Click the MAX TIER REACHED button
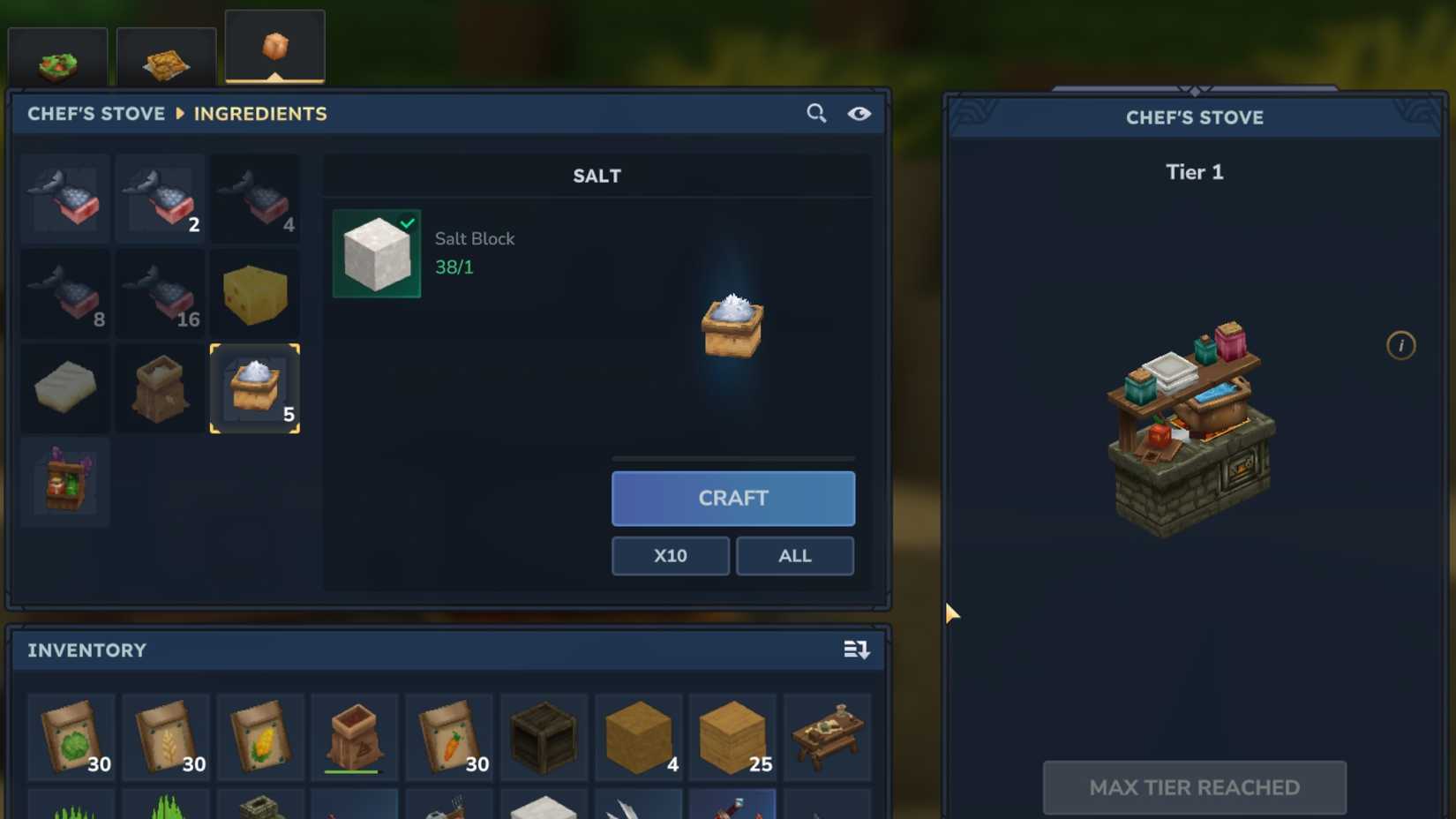This screenshot has width=1456, height=819. click(x=1195, y=786)
